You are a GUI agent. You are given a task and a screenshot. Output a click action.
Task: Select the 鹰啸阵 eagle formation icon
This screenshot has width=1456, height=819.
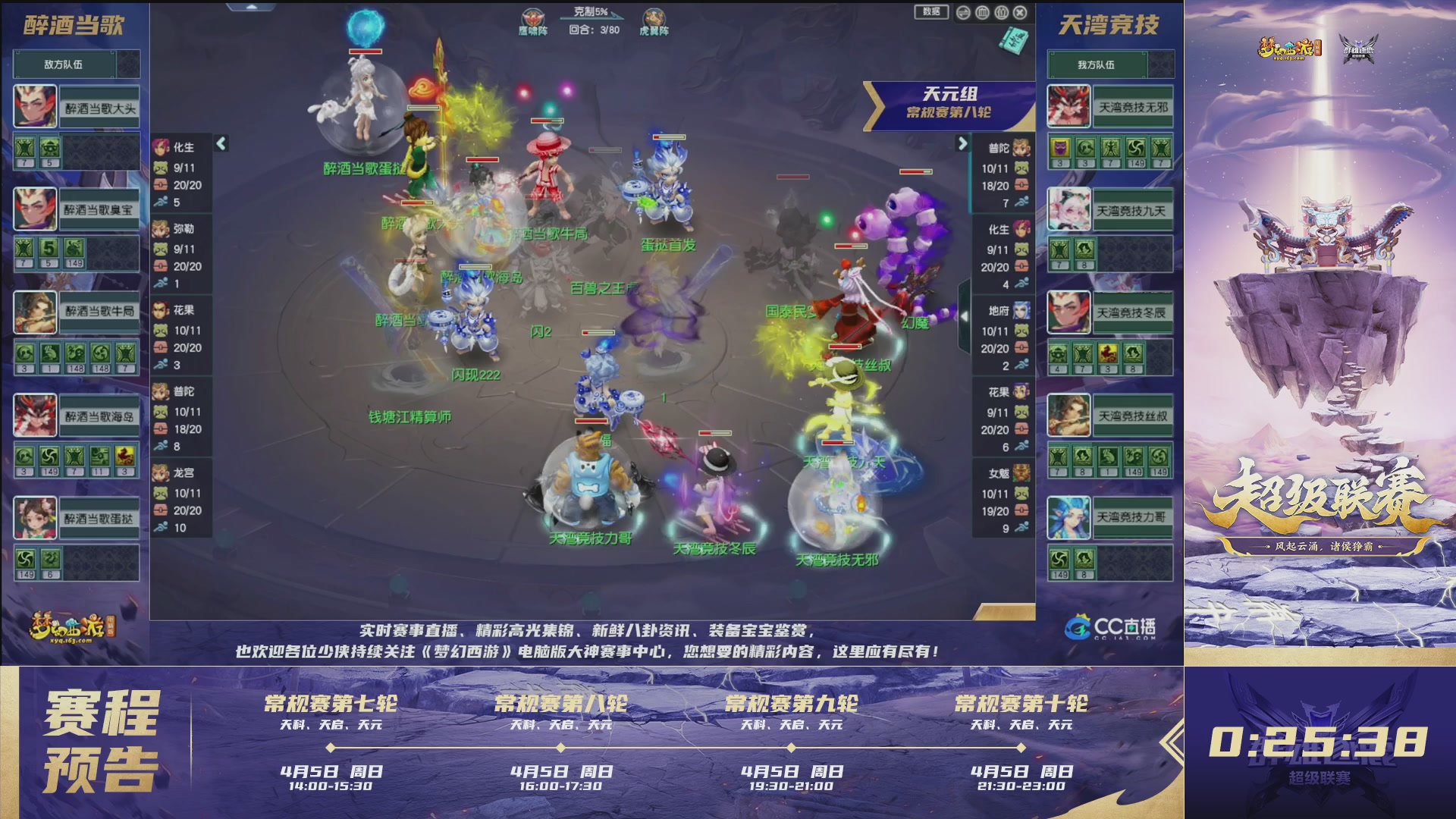tap(532, 15)
